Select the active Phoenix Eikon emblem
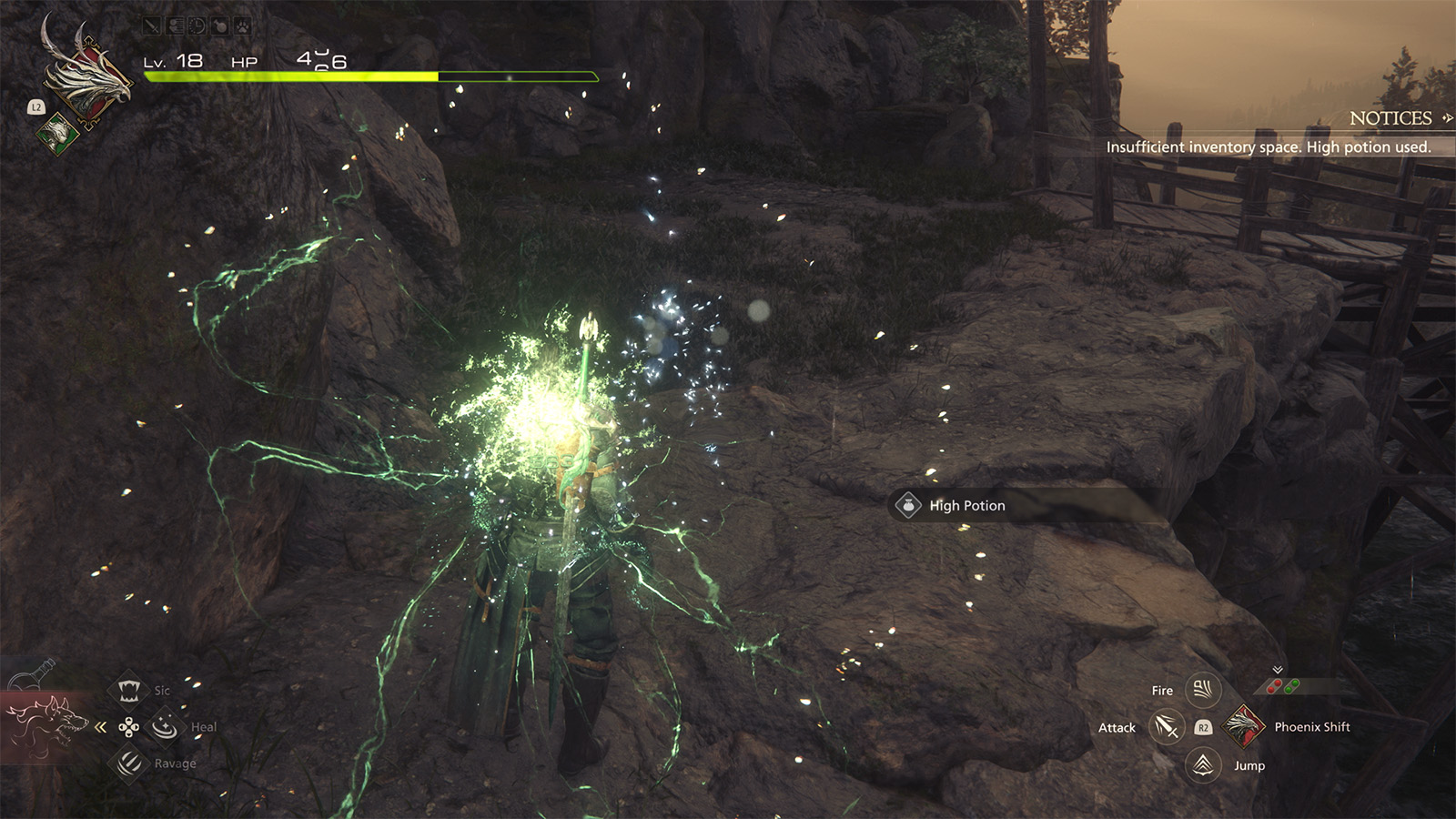 coord(88,77)
